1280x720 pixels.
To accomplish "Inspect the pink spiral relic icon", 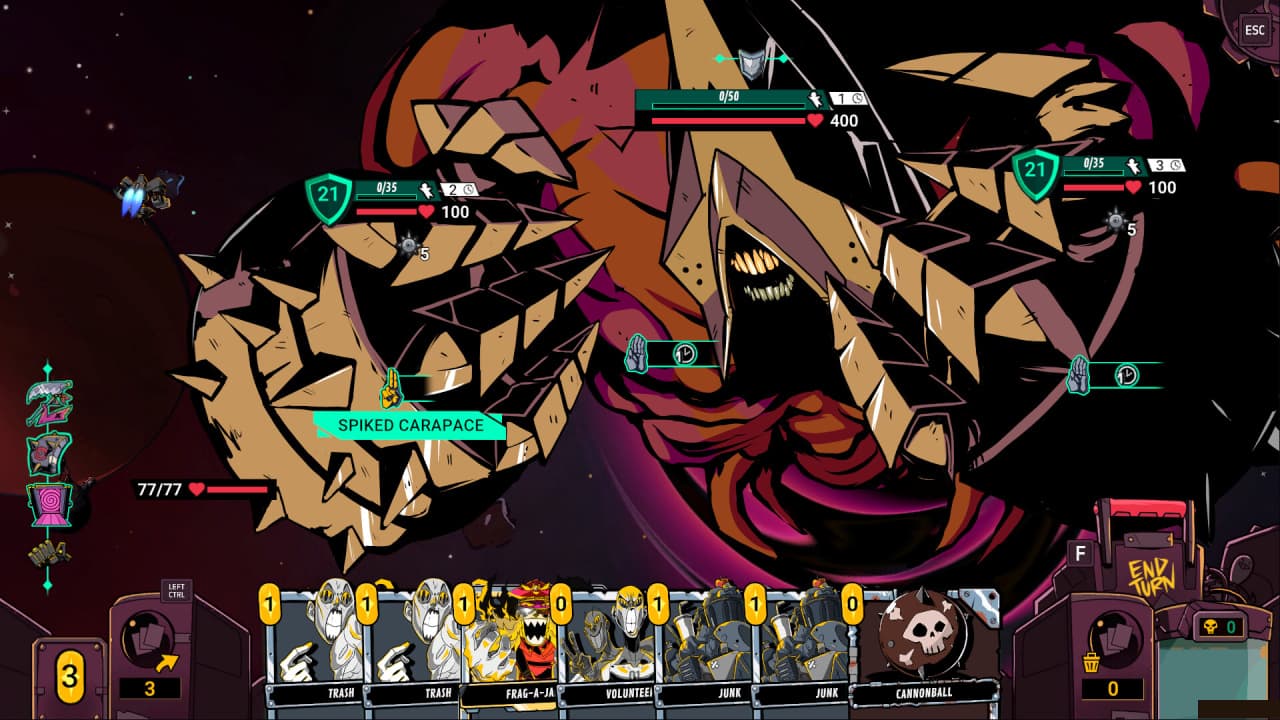I will click(x=49, y=504).
